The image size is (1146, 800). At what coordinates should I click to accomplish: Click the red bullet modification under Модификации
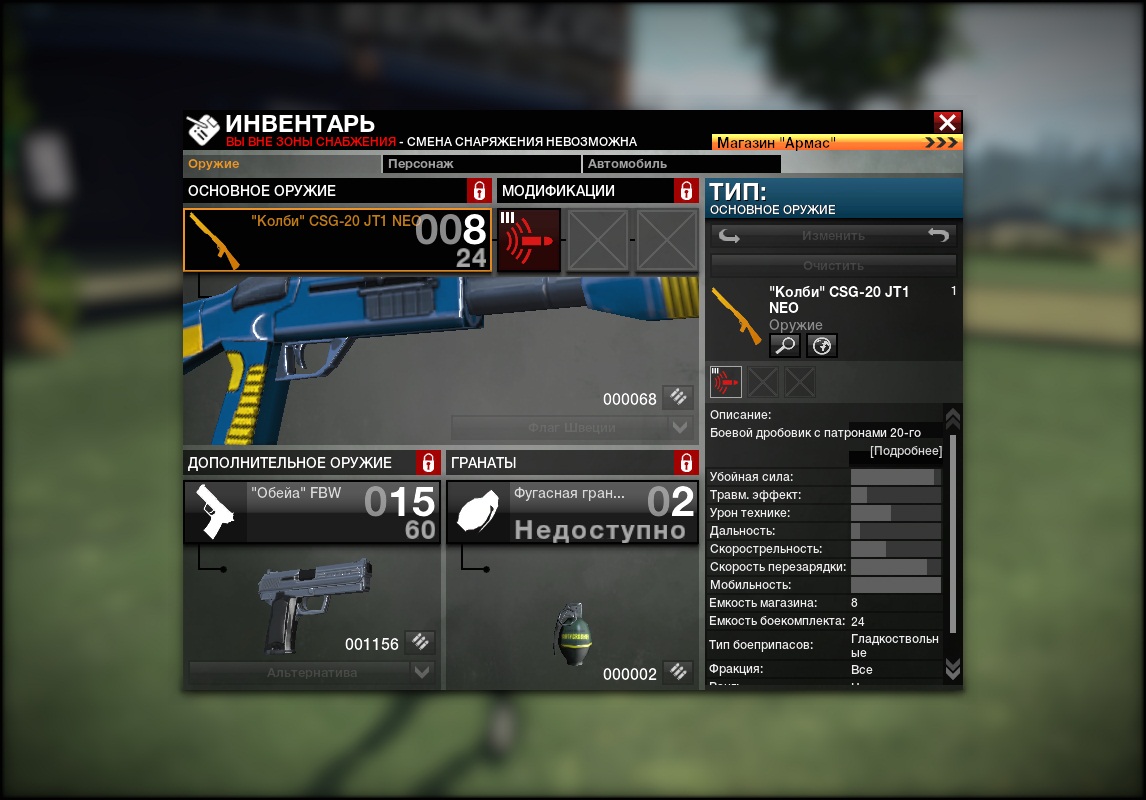529,240
